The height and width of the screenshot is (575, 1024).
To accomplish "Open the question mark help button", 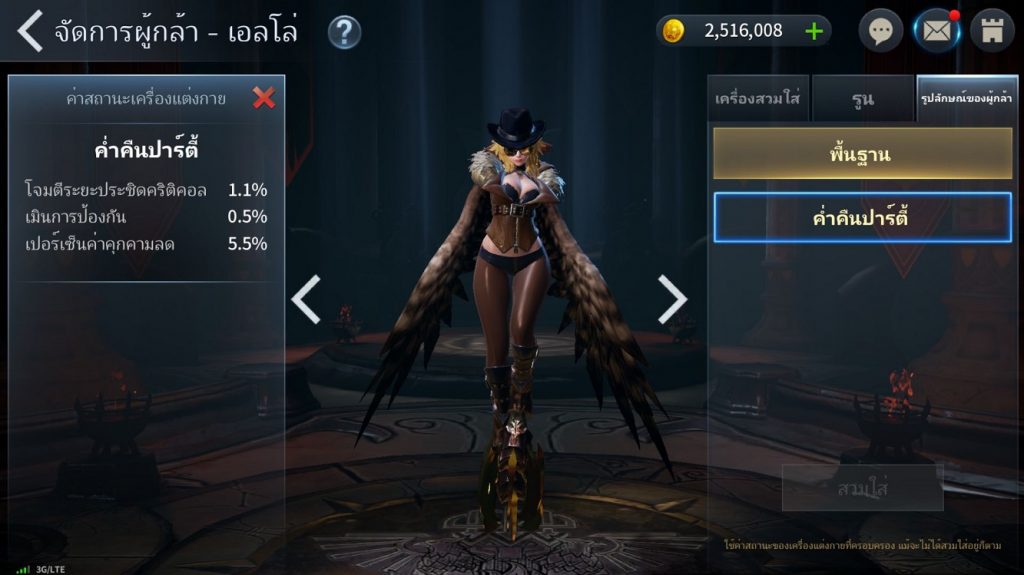I will pos(344,33).
